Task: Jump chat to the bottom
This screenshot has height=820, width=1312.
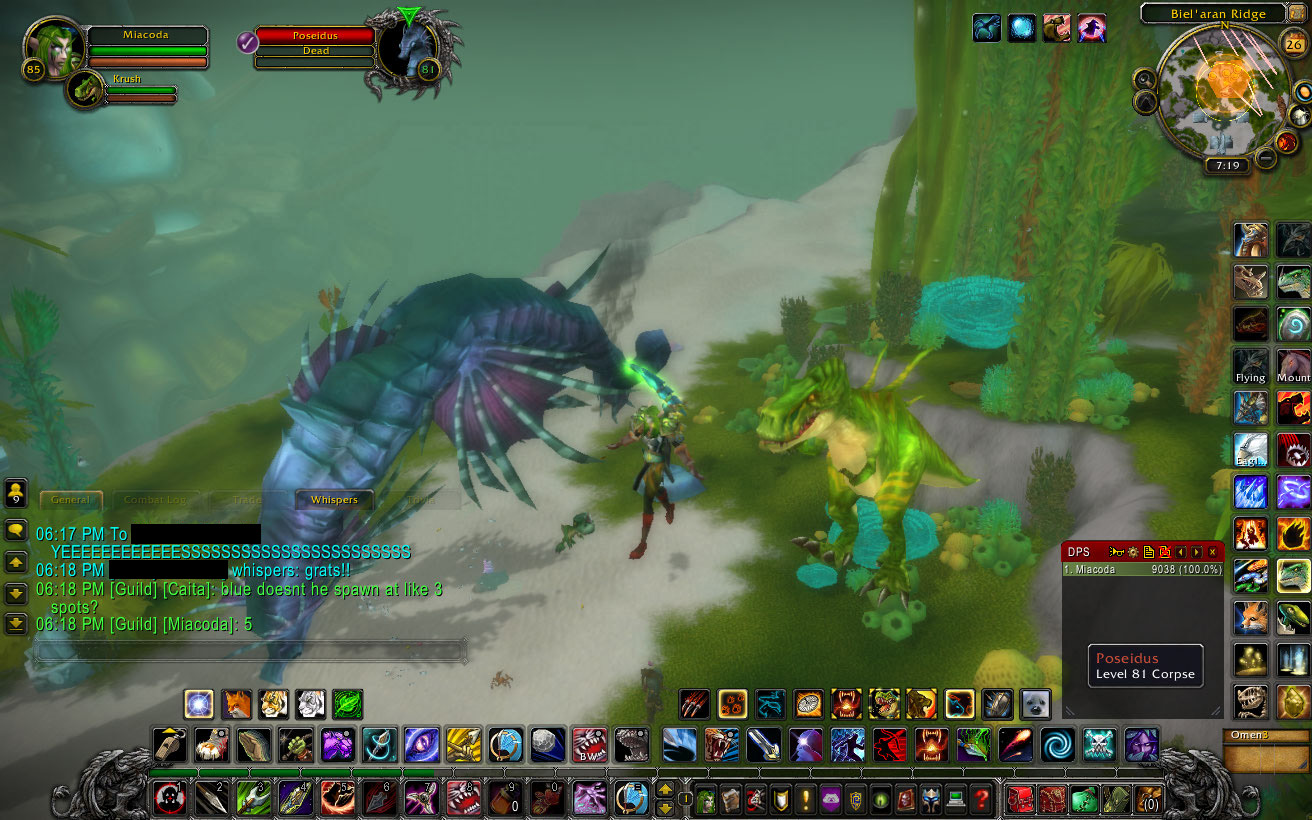Action: click(x=16, y=623)
